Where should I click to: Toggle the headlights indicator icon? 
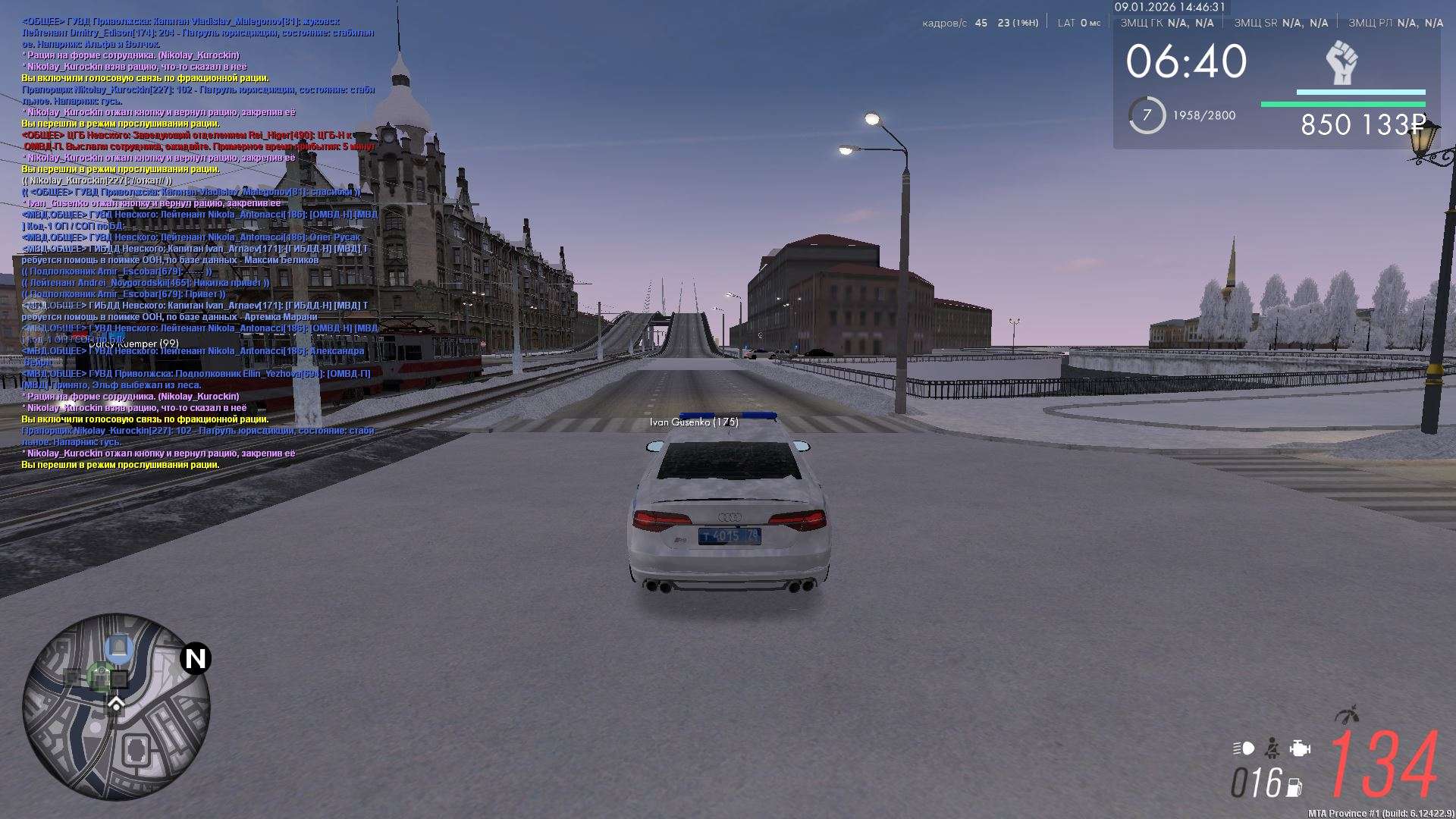point(1244,748)
